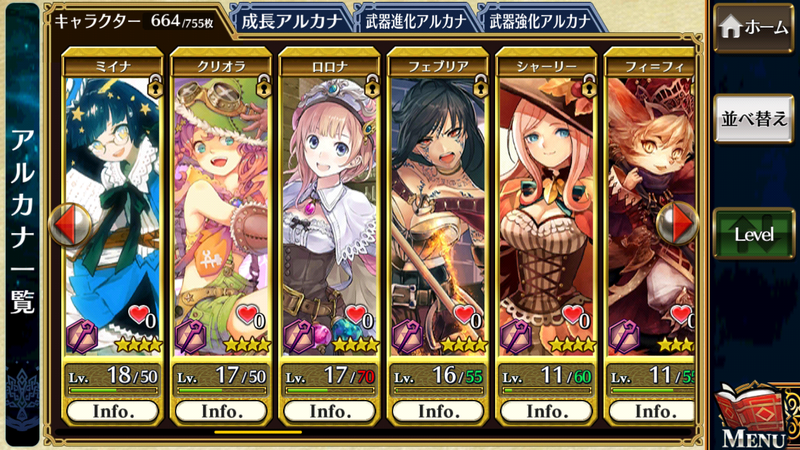
Task: Select the ロロナ character card
Action: (x=329, y=200)
